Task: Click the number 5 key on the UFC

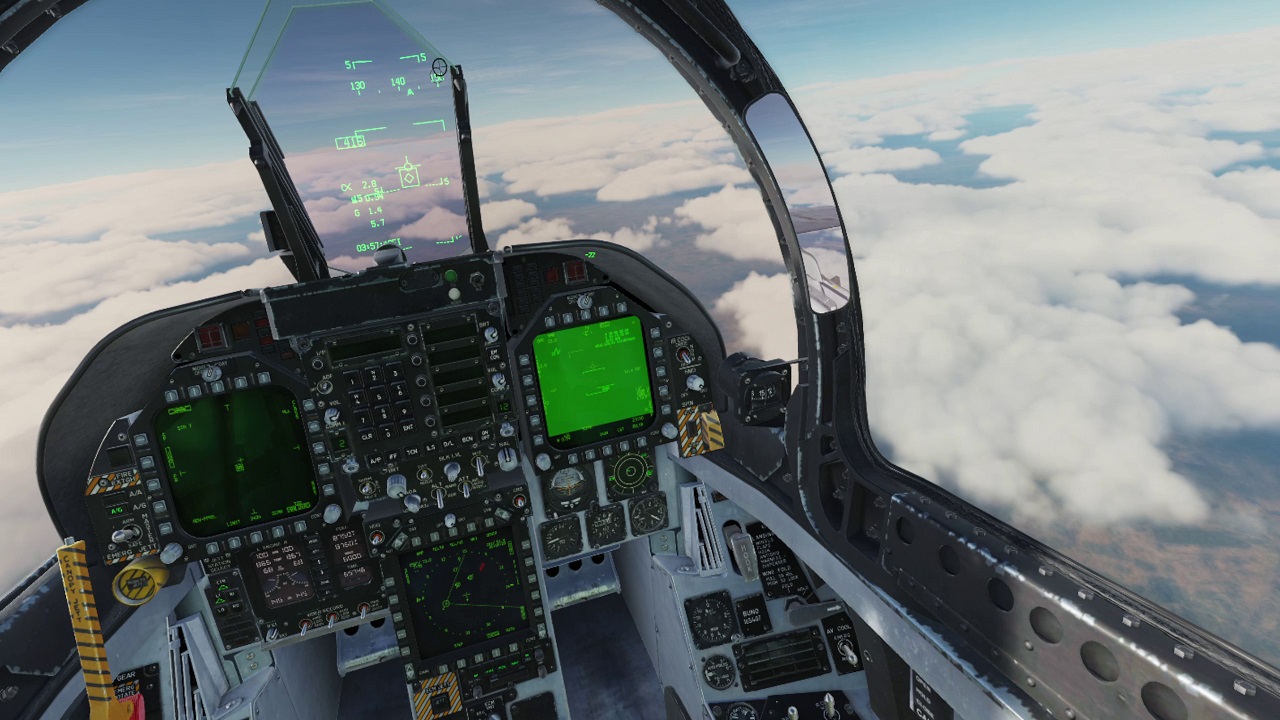Action: (x=381, y=399)
